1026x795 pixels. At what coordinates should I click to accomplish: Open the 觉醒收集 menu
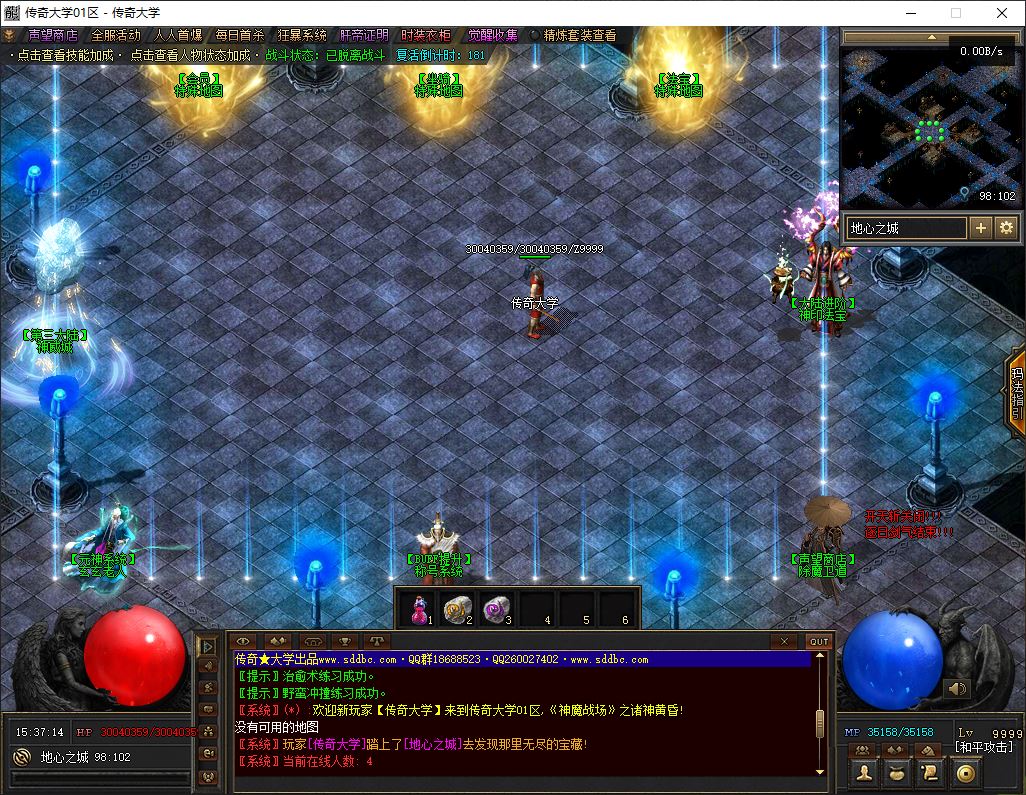pyautogui.click(x=493, y=35)
